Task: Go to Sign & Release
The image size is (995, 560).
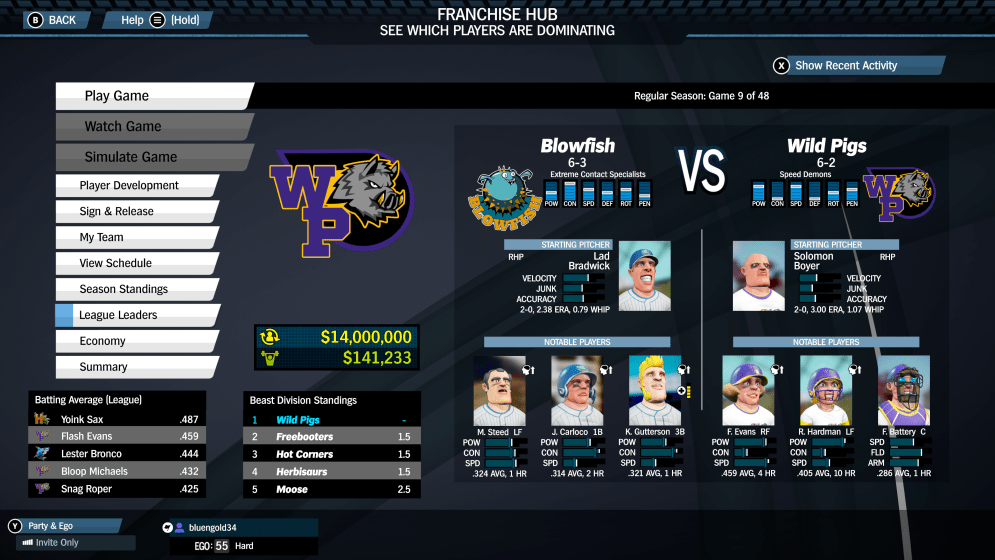Action: (135, 212)
